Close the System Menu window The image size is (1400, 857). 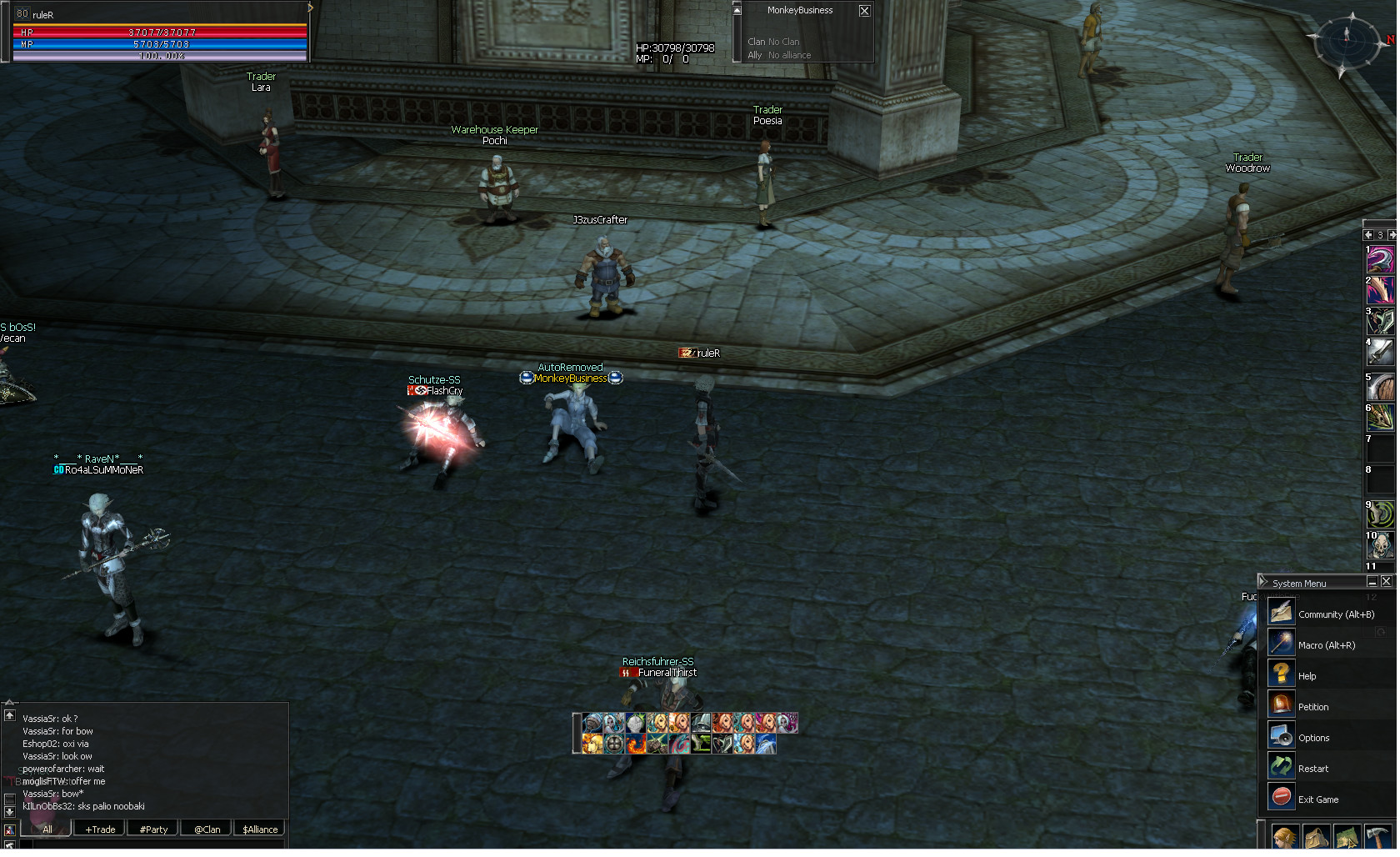(1387, 582)
